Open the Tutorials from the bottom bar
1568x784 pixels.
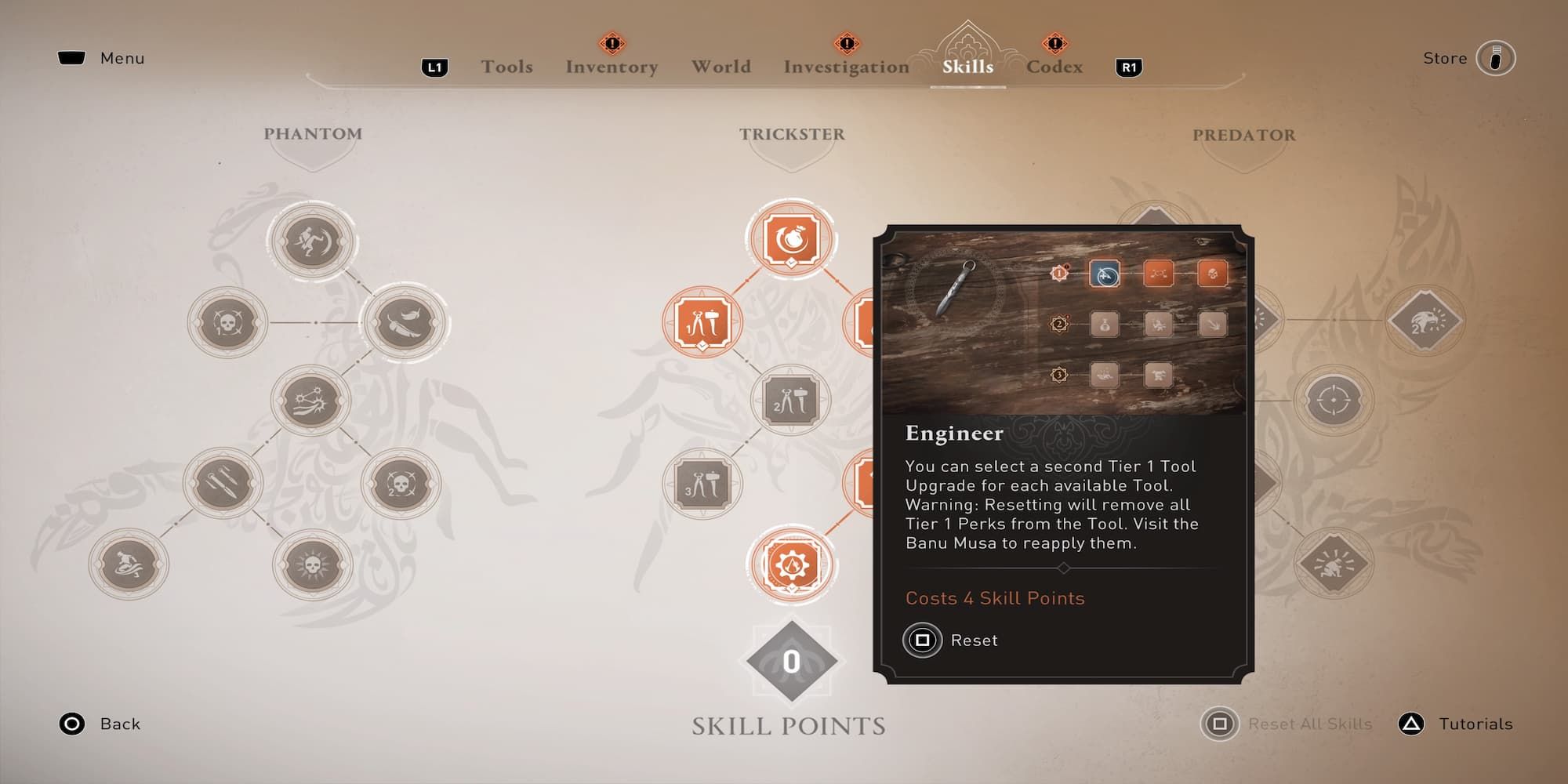[1474, 724]
